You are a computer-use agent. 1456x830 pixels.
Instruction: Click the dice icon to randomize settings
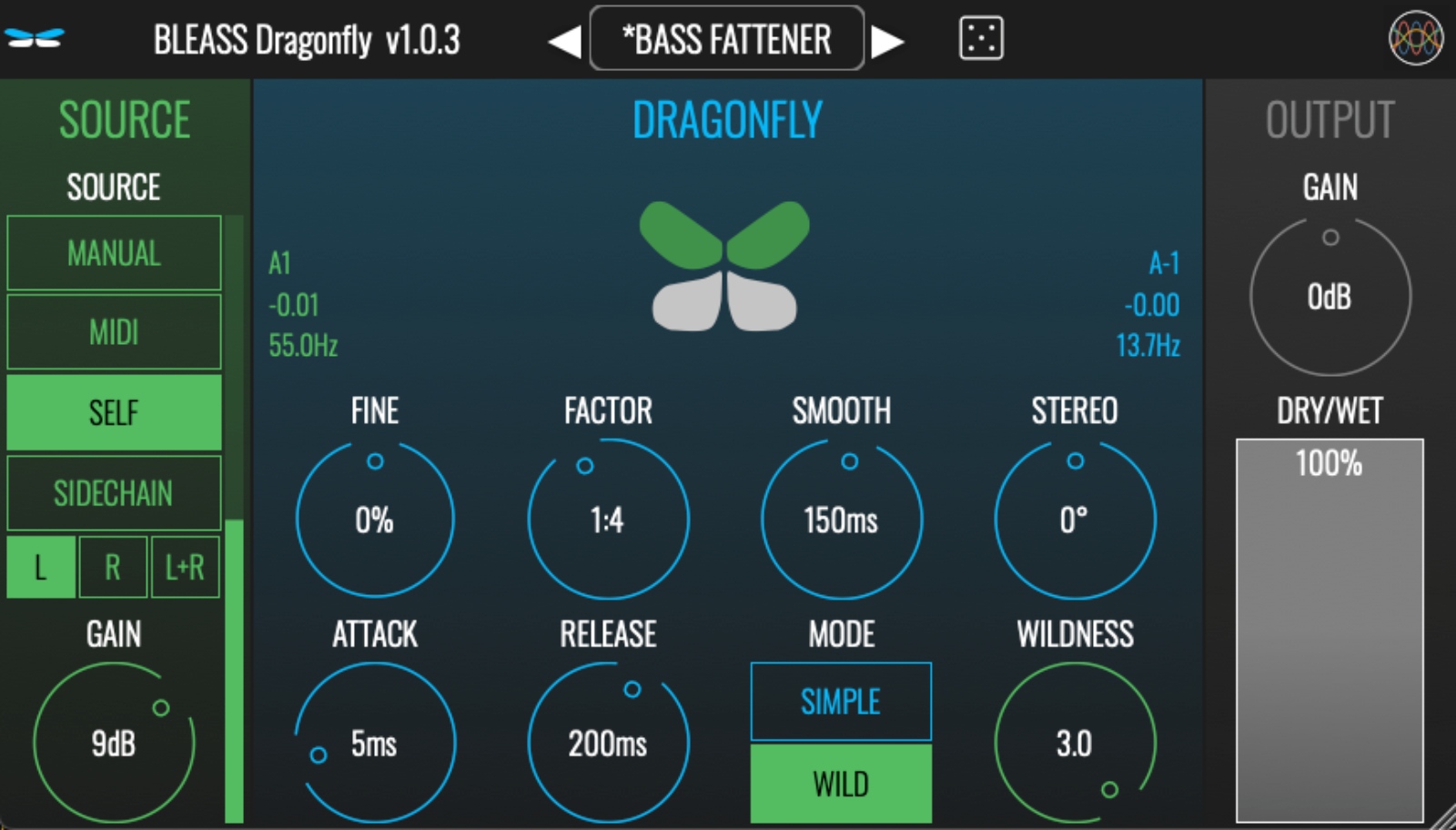(x=979, y=39)
